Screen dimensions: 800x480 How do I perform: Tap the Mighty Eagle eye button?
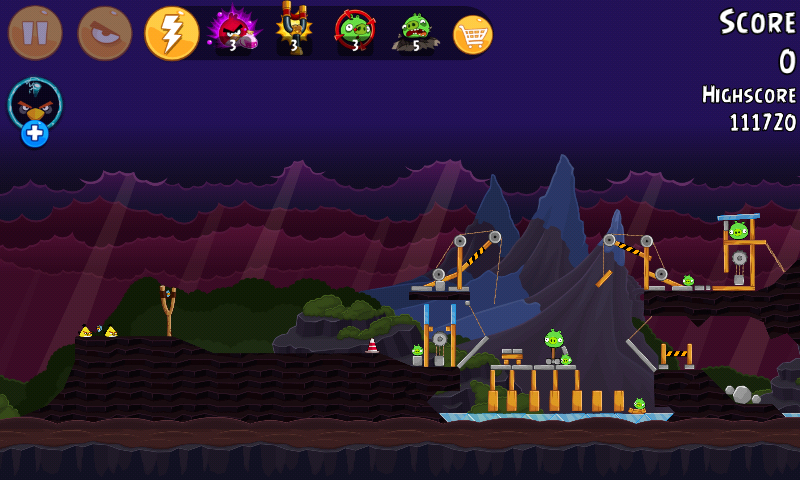pos(104,33)
